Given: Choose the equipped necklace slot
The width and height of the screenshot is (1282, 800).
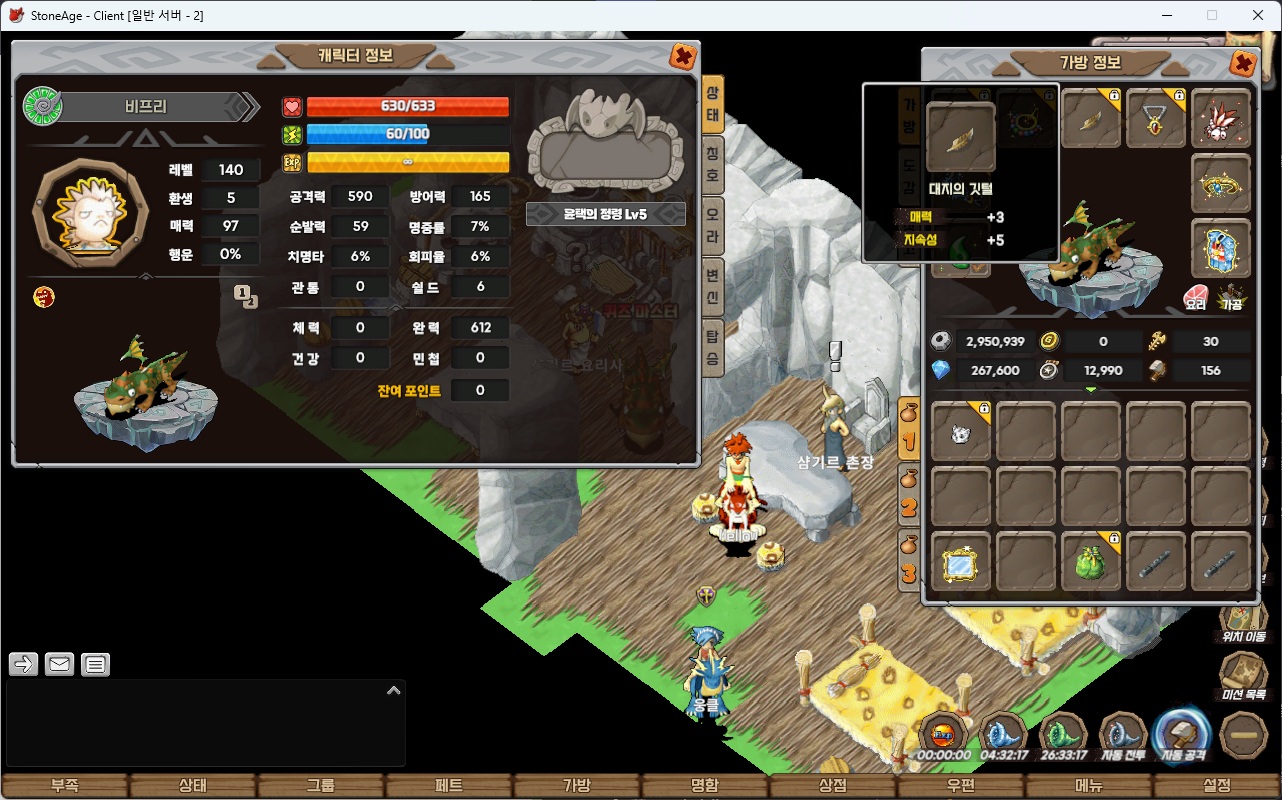Looking at the screenshot, I should [x=1156, y=119].
